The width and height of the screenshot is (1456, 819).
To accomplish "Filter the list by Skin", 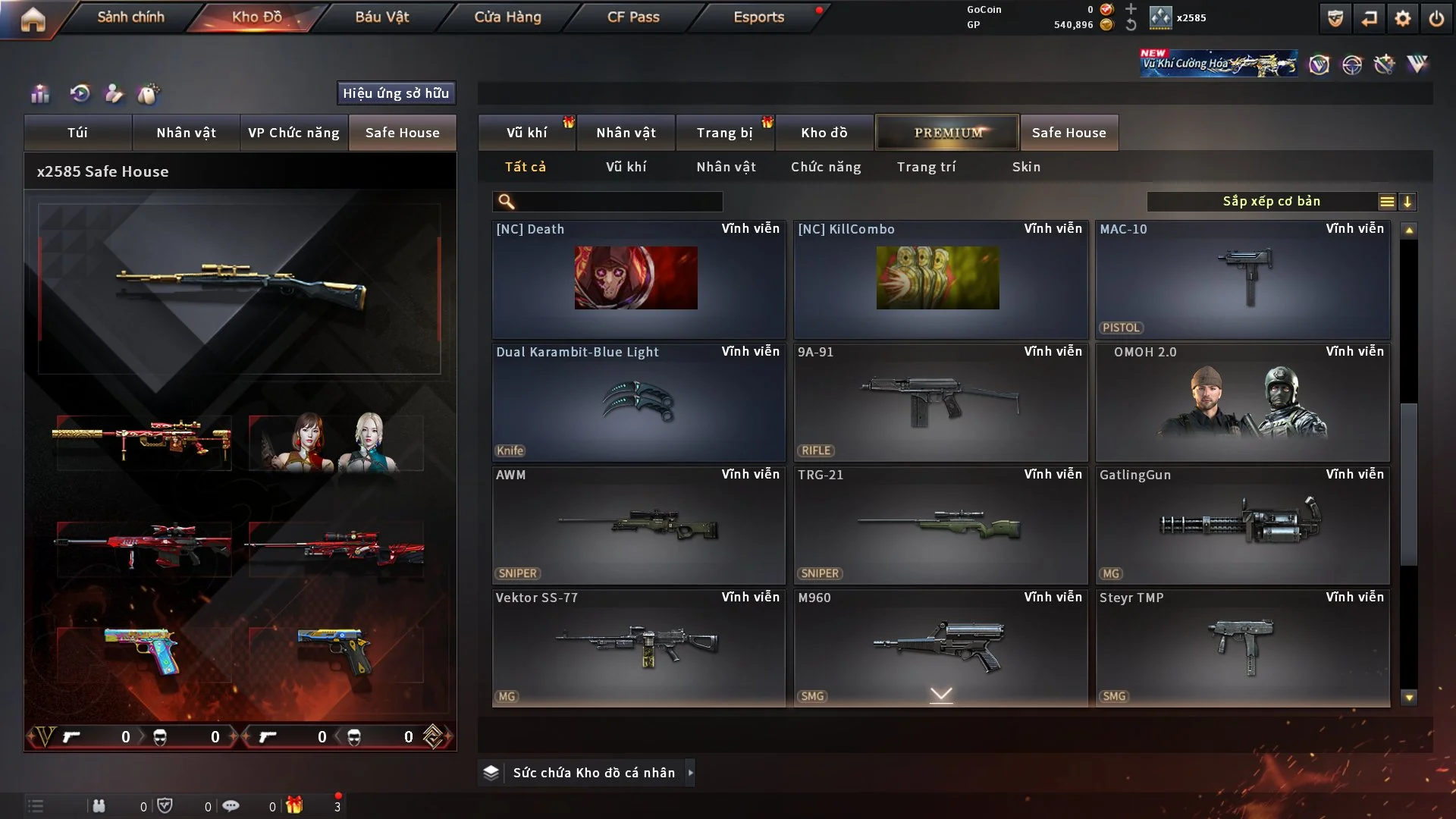I will (1026, 167).
